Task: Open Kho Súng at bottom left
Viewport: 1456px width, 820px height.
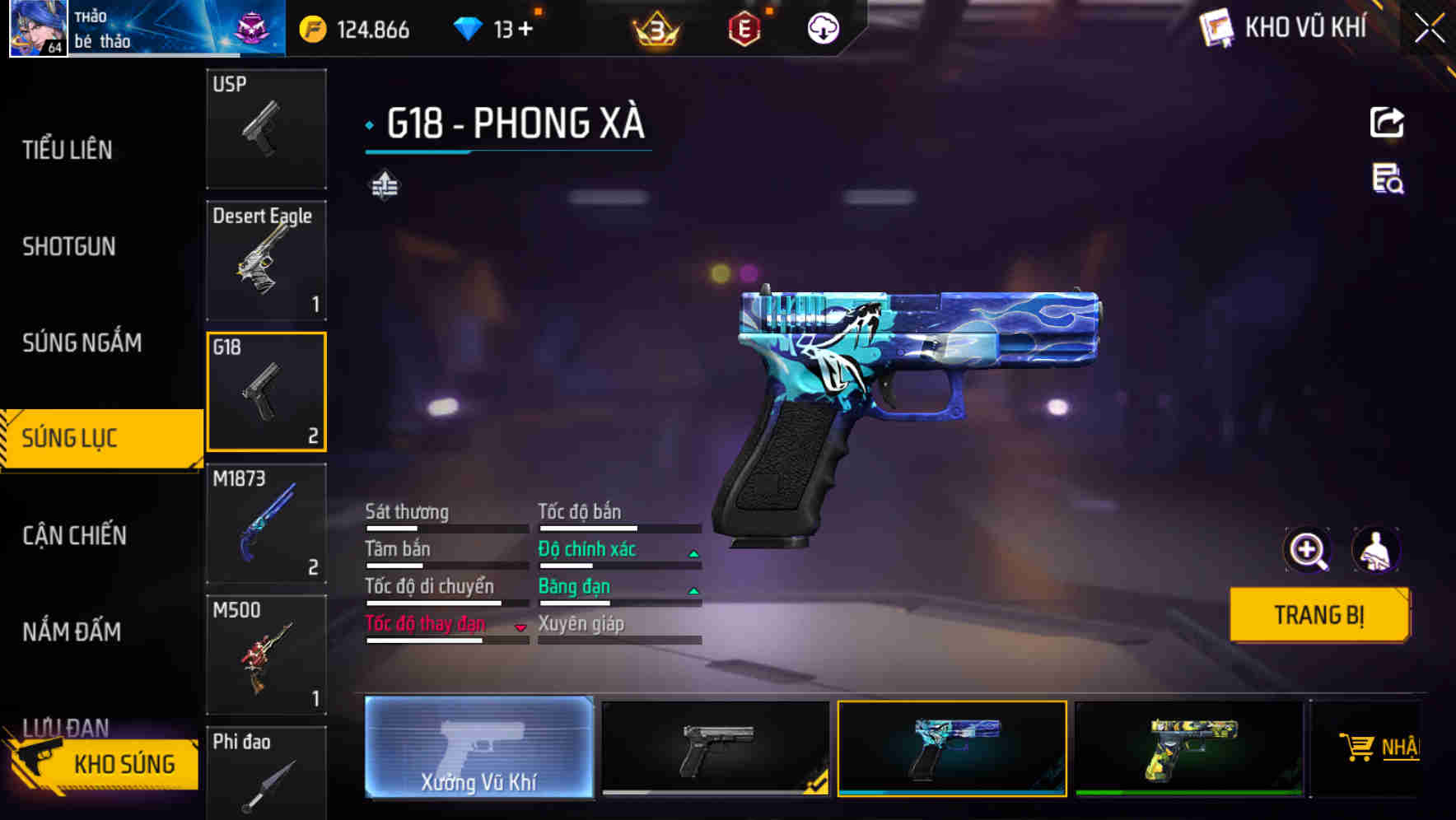Action: tap(124, 763)
